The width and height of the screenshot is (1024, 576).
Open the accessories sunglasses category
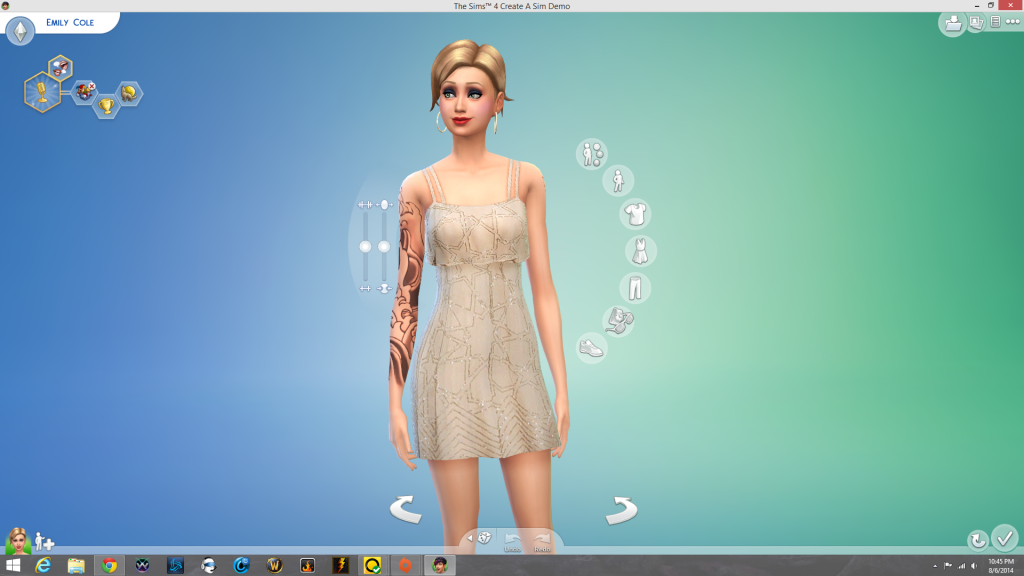pos(619,320)
